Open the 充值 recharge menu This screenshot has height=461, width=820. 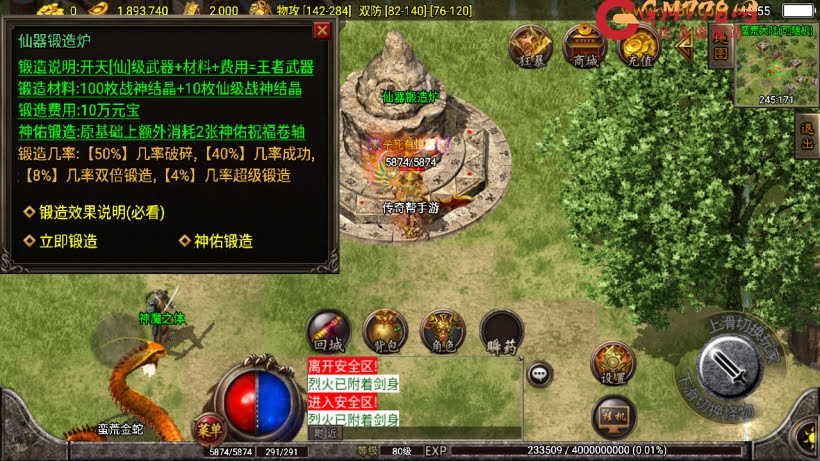[637, 46]
